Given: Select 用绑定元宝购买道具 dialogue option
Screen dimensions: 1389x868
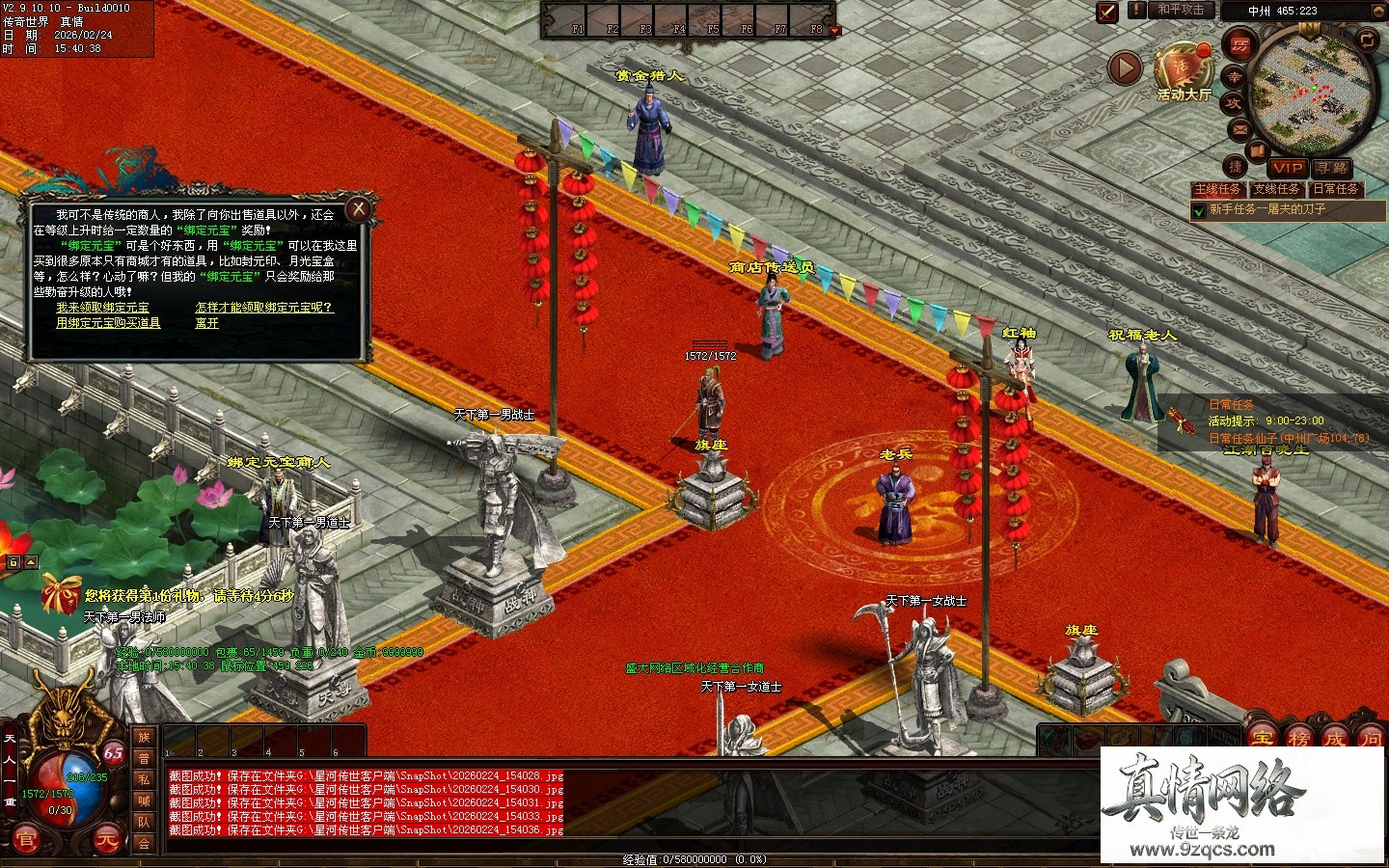Looking at the screenshot, I should [x=108, y=323].
